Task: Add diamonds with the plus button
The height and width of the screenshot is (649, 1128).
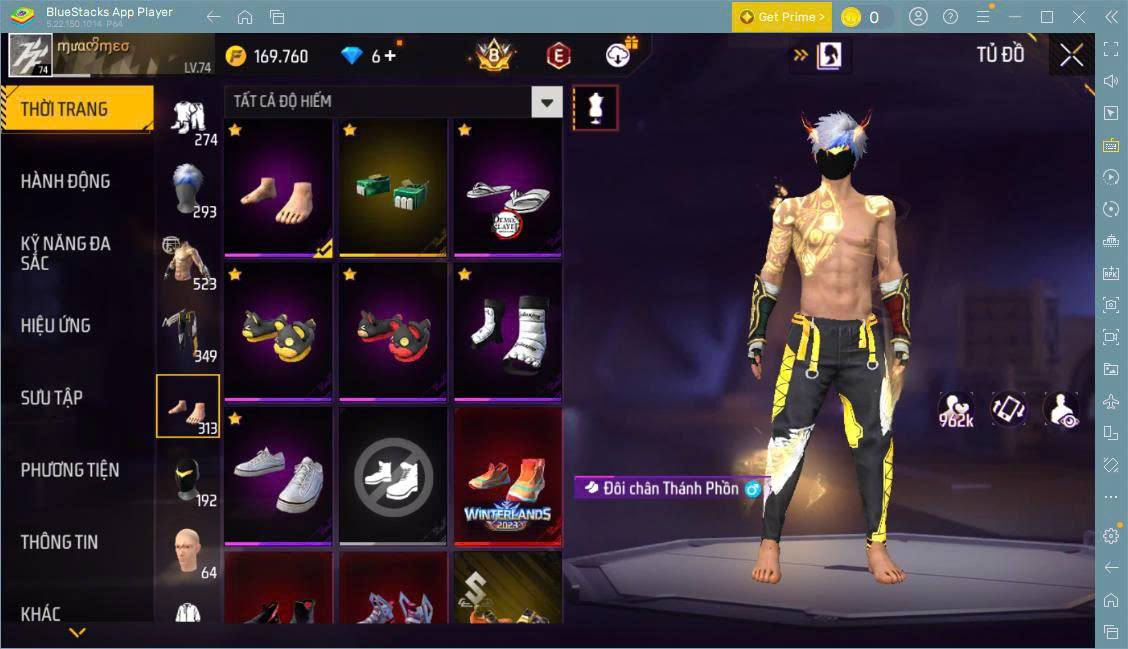Action: [x=389, y=56]
